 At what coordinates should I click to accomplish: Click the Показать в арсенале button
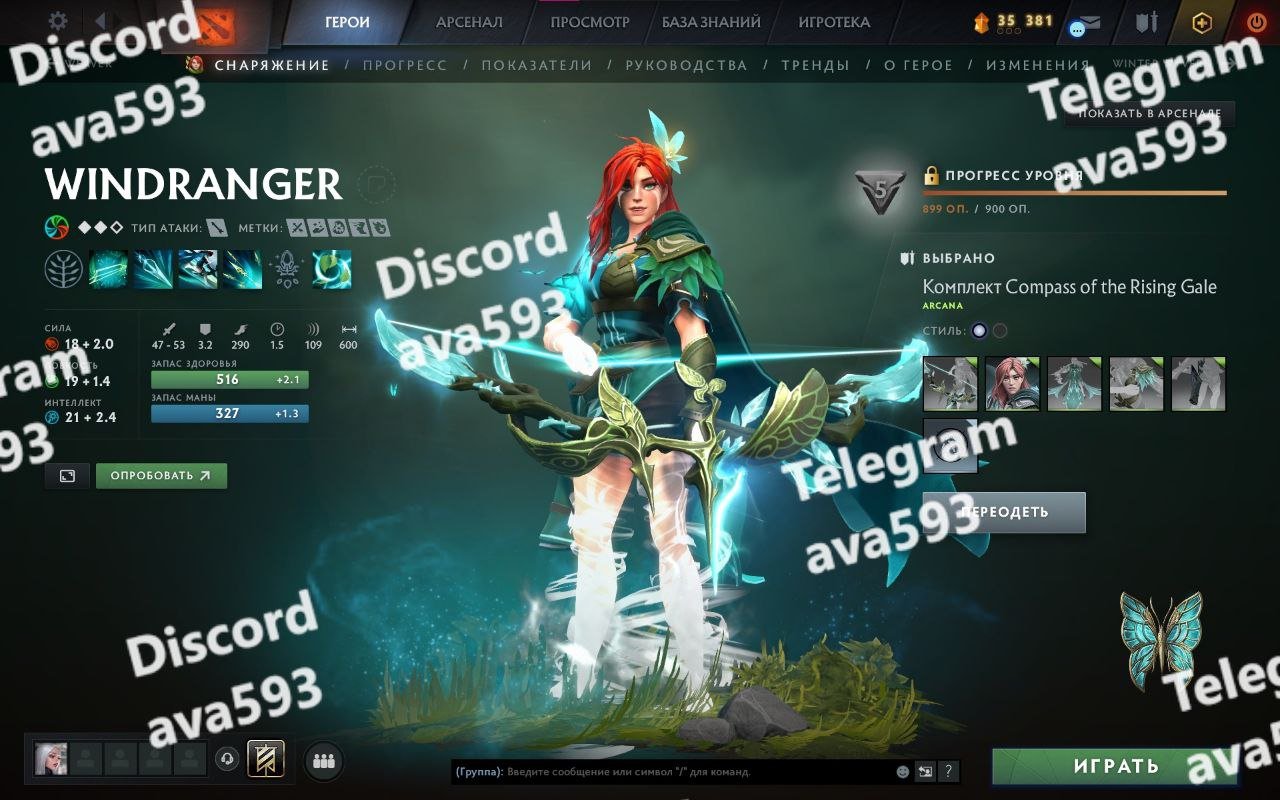click(x=1149, y=114)
